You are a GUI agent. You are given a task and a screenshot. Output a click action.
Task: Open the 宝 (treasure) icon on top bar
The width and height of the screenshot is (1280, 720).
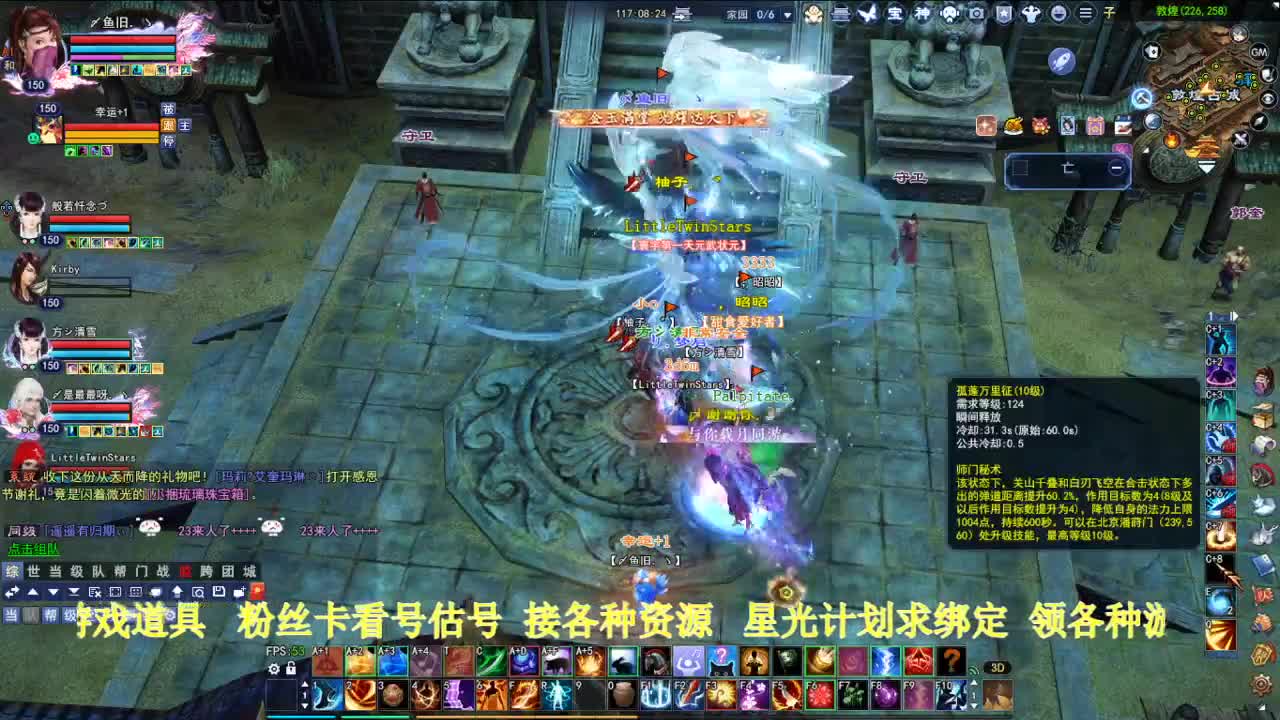894,14
